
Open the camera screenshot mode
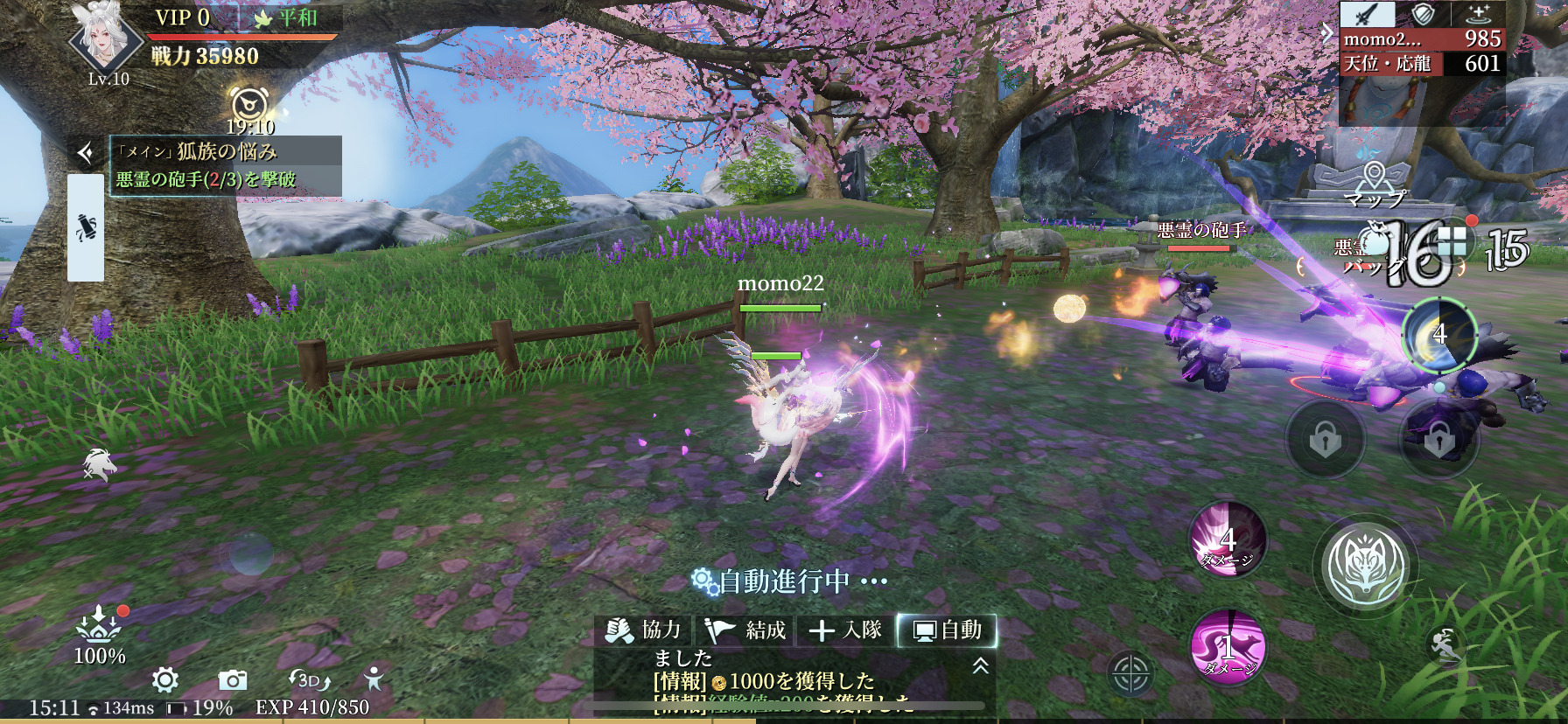tap(232, 679)
